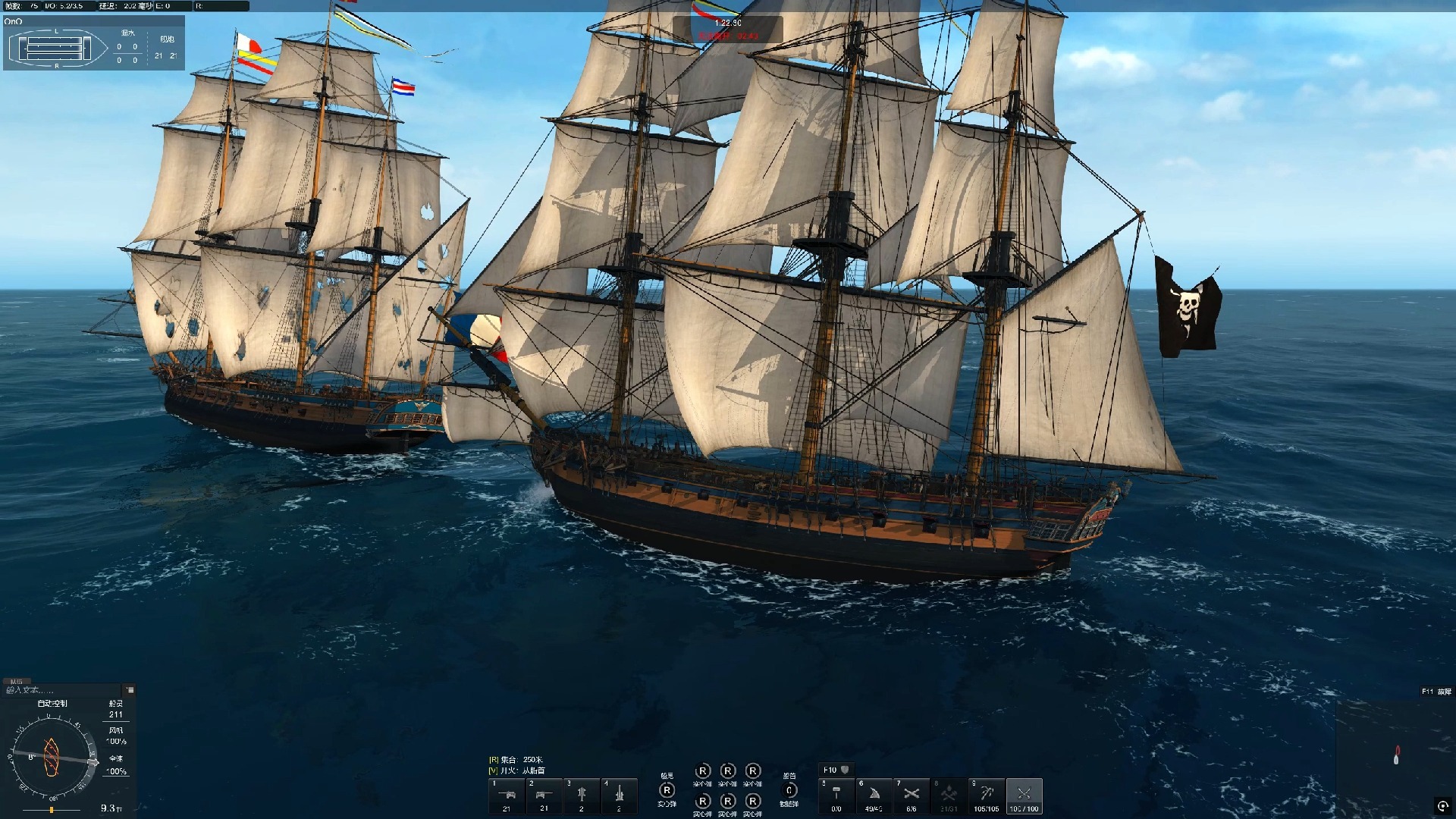Select slot 1 broadside cannons
The image size is (1456, 819).
coord(507,795)
